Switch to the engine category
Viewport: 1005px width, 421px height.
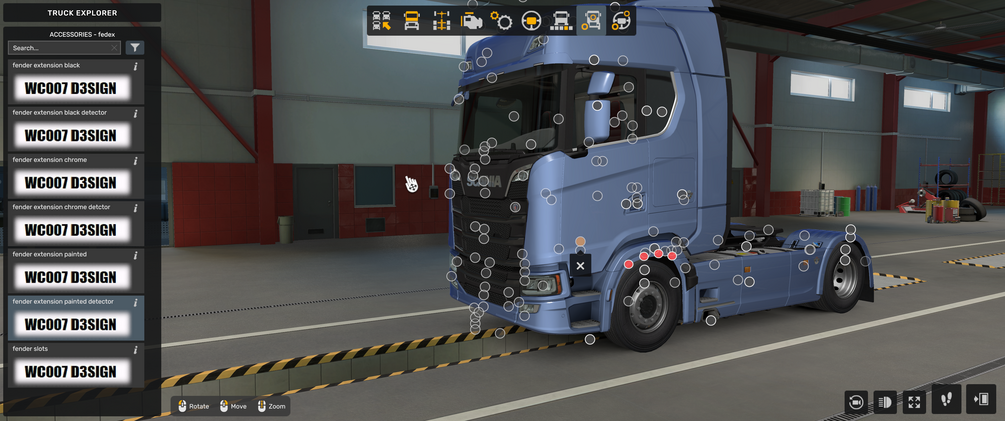(471, 21)
